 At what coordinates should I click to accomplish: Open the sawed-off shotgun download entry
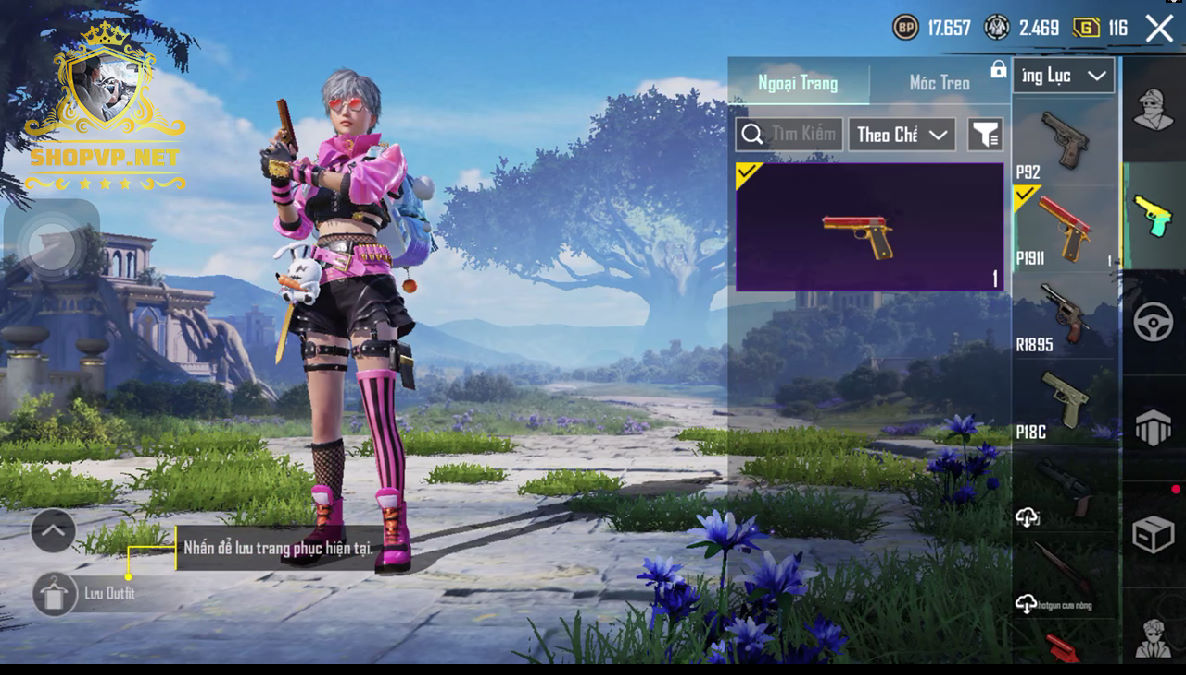pos(1063,576)
